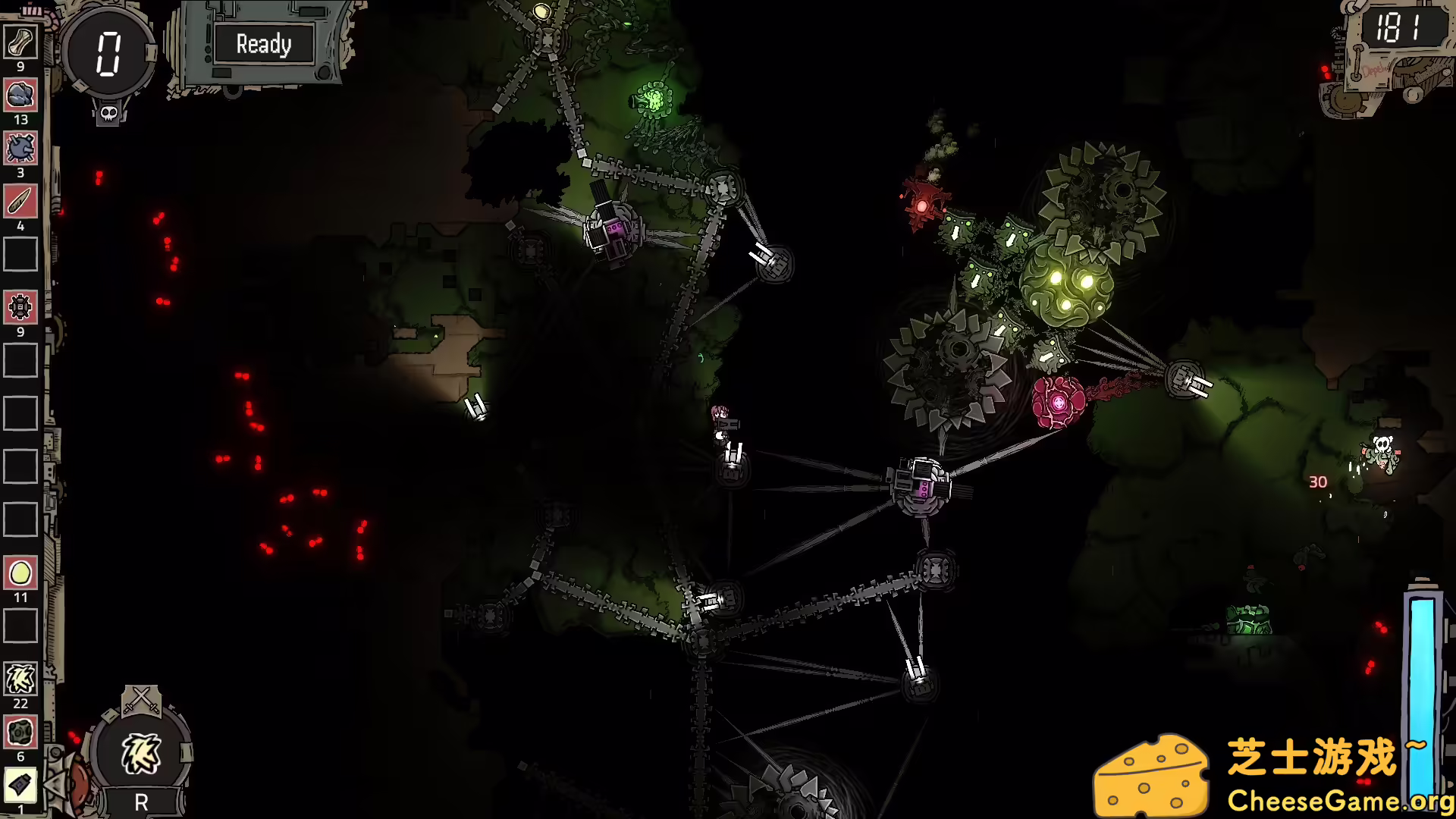Select the coal chunk item with quantity 13

pos(20,95)
